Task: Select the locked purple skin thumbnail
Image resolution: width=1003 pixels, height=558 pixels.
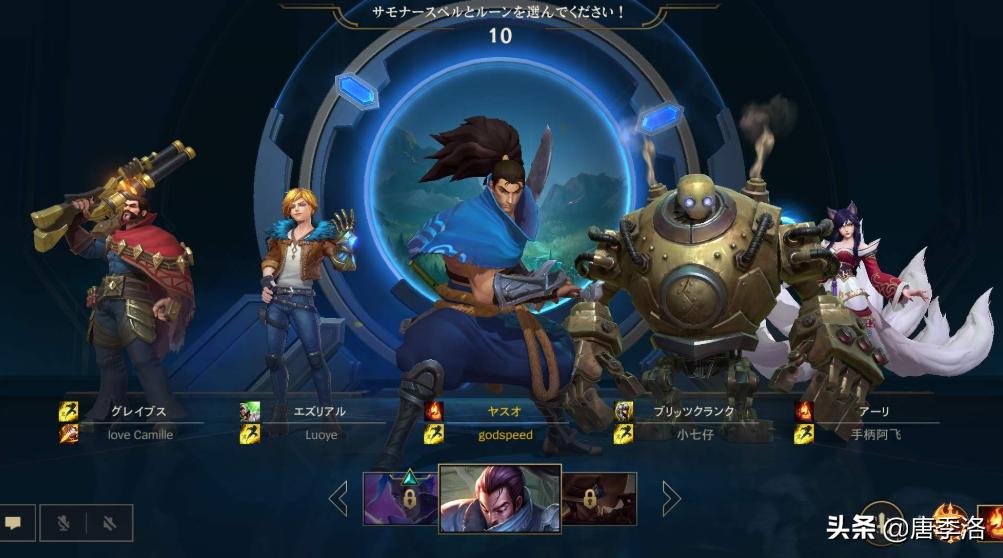Action: point(399,499)
